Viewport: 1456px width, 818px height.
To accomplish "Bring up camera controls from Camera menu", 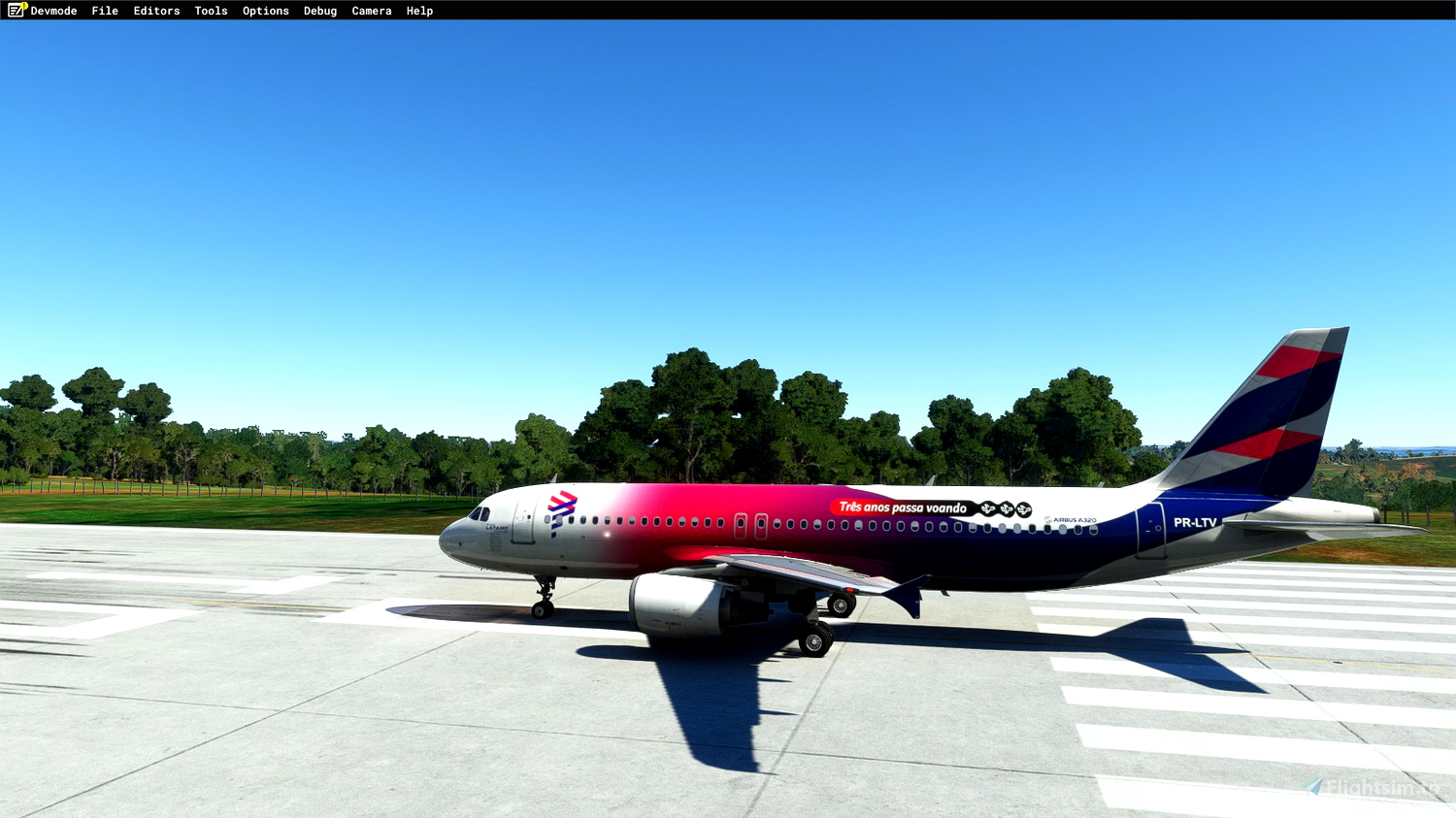I will pos(371,11).
